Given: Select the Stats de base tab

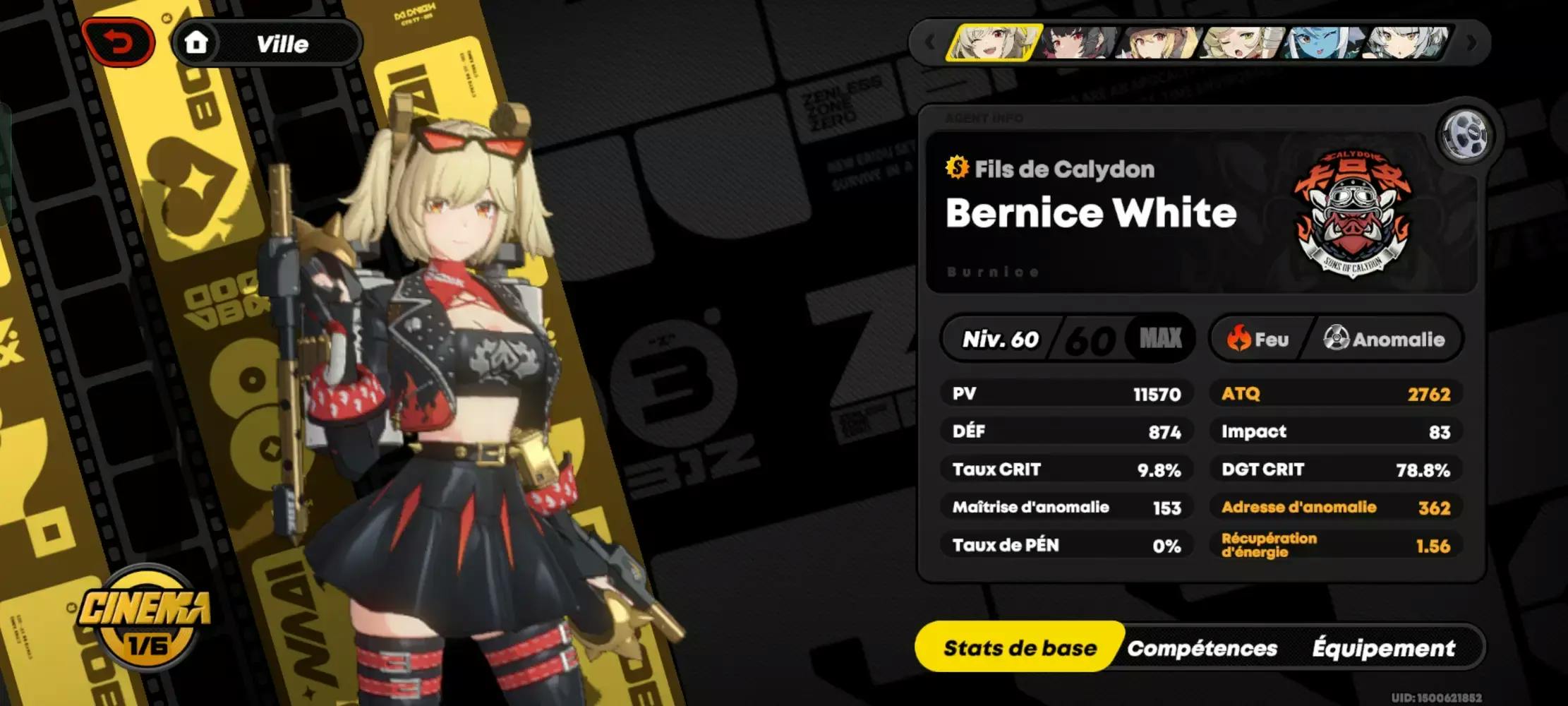Looking at the screenshot, I should point(1020,648).
